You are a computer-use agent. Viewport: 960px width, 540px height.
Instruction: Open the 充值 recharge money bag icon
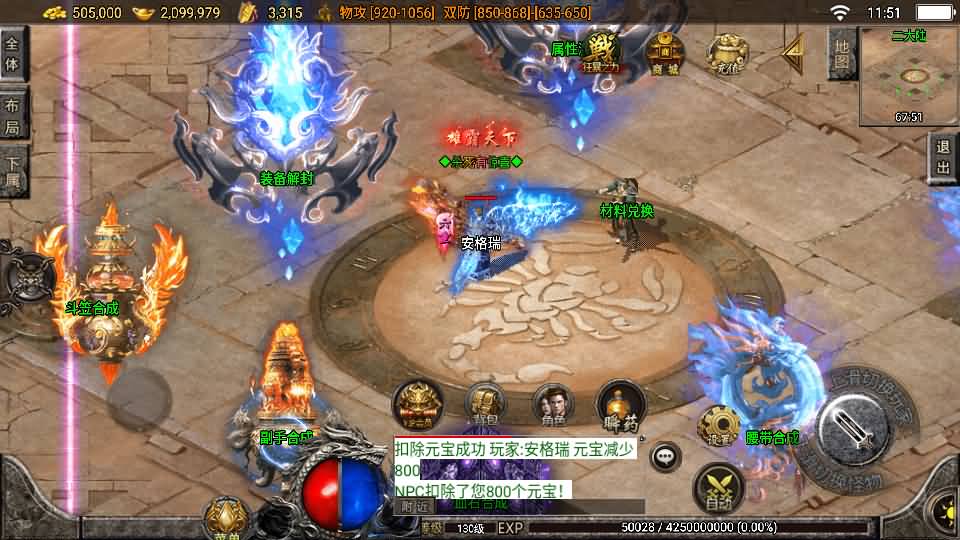point(725,52)
